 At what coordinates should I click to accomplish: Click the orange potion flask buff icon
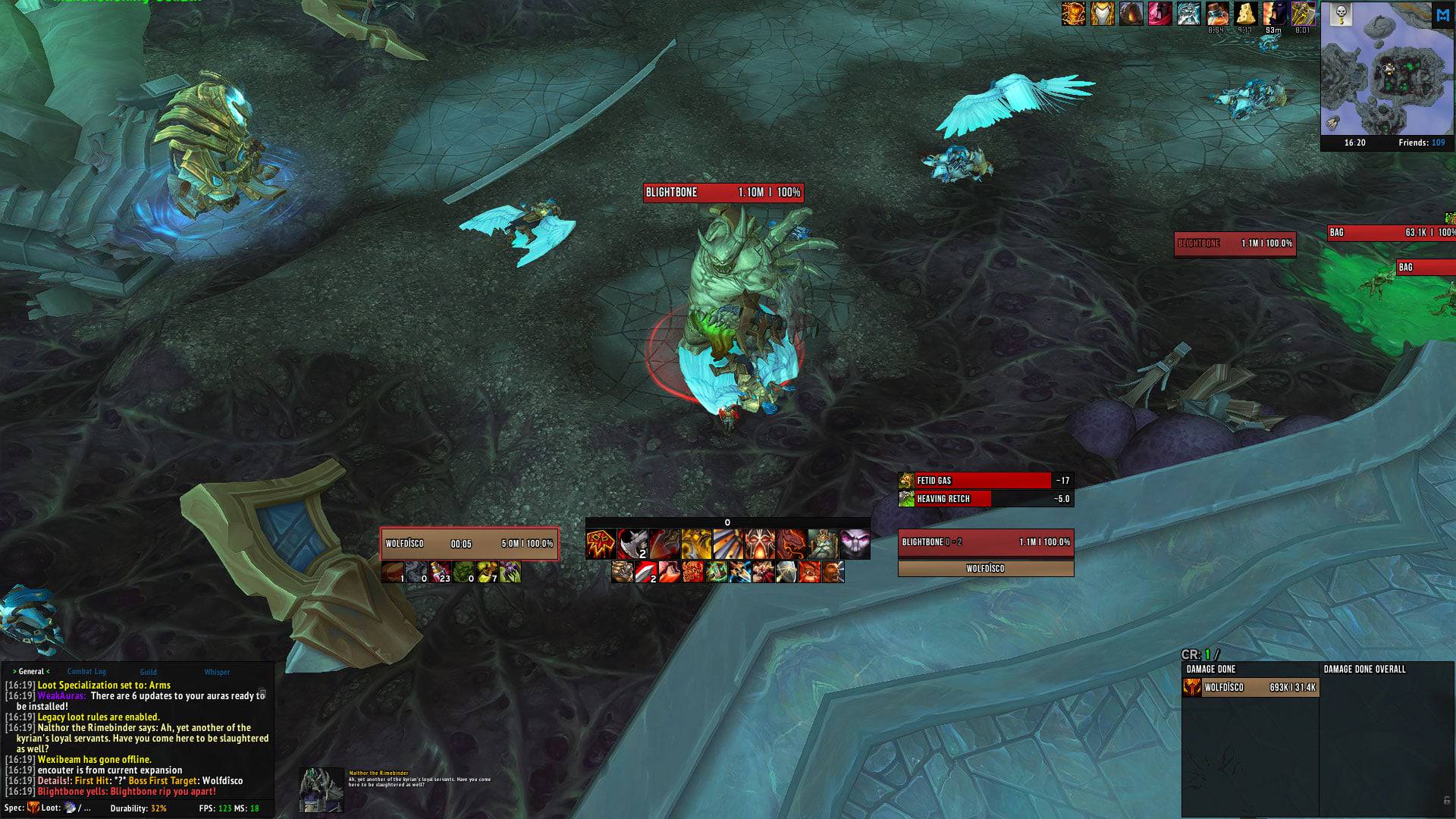pyautogui.click(x=1217, y=13)
